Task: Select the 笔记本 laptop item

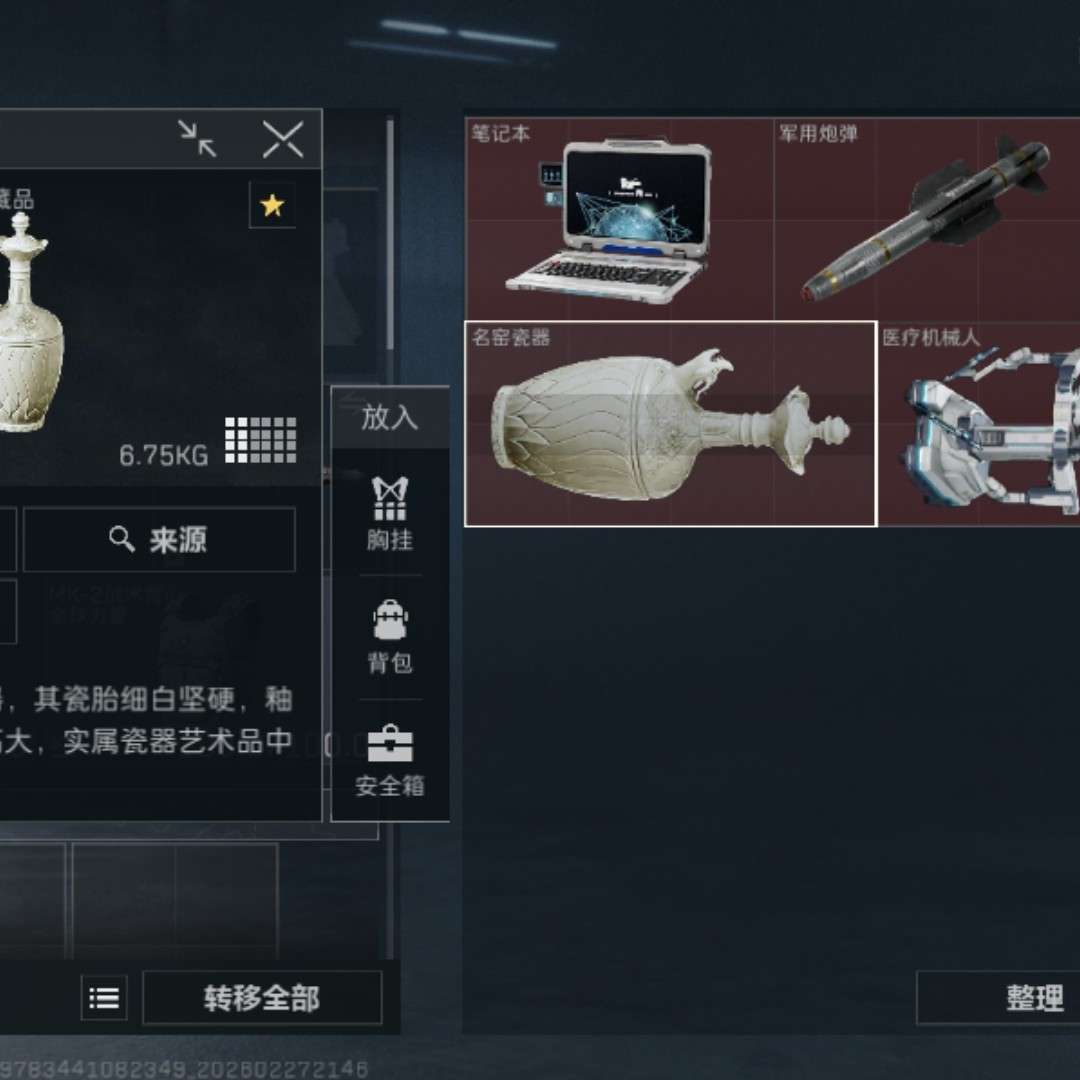Action: pos(620,219)
